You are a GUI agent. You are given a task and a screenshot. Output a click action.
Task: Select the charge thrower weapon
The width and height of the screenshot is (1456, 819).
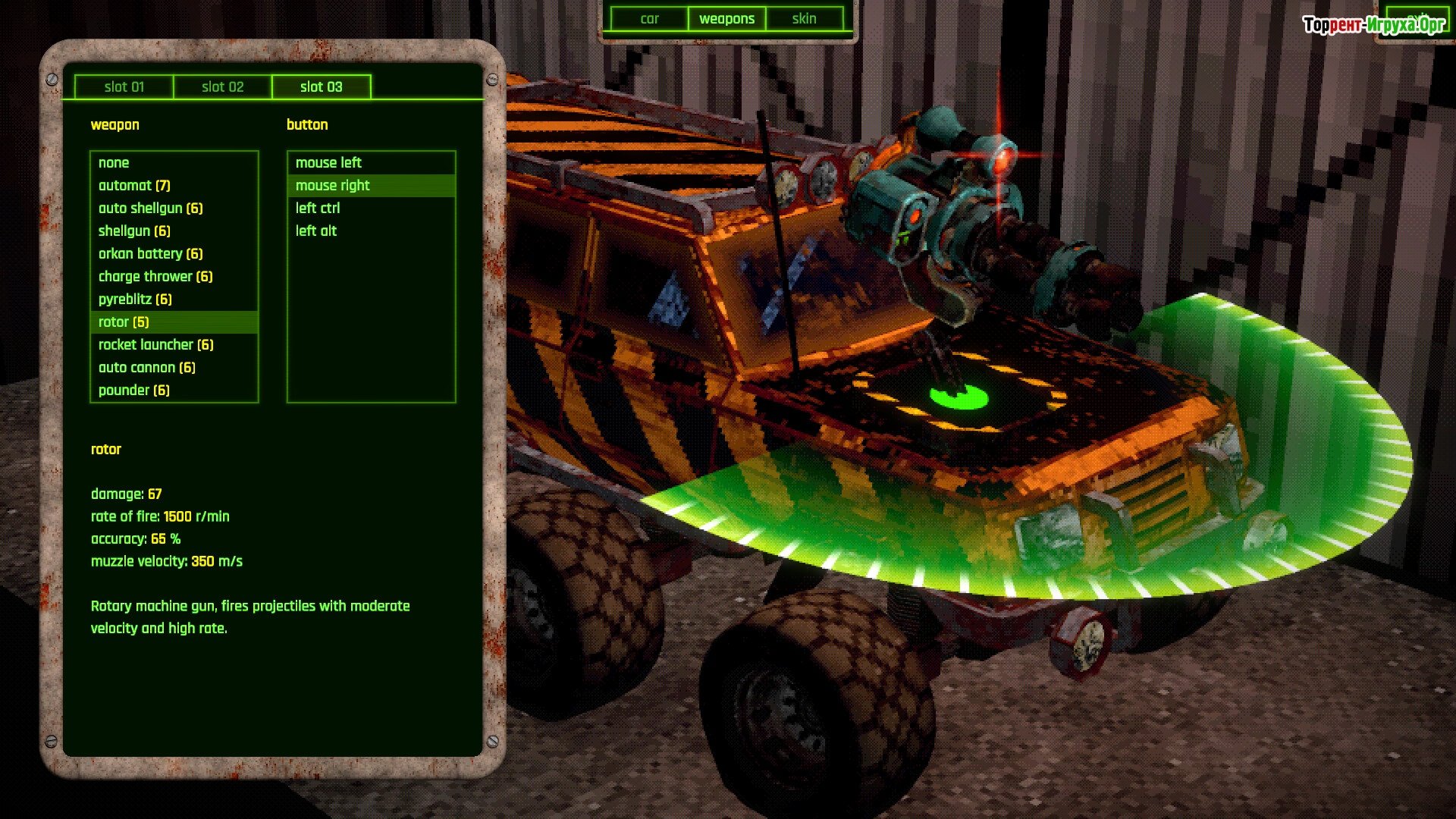tap(155, 277)
